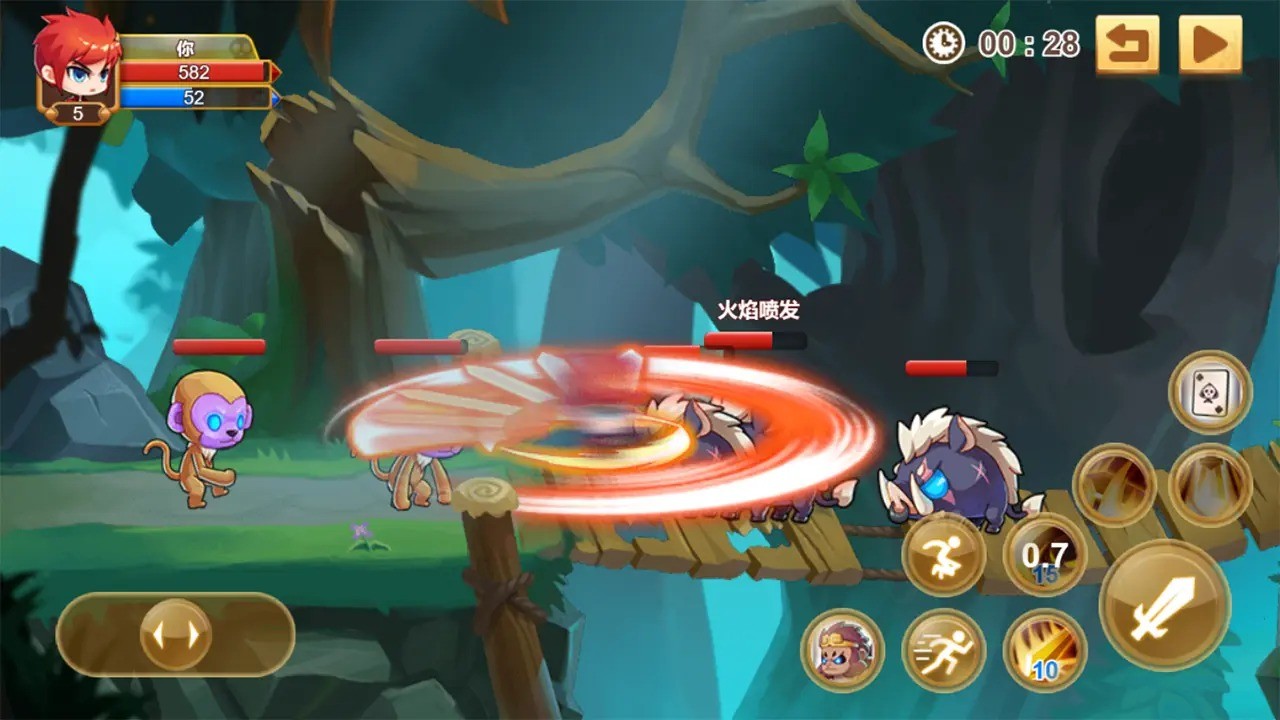Summon the monkey companion via portrait icon
This screenshot has height=720, width=1280.
click(x=842, y=651)
